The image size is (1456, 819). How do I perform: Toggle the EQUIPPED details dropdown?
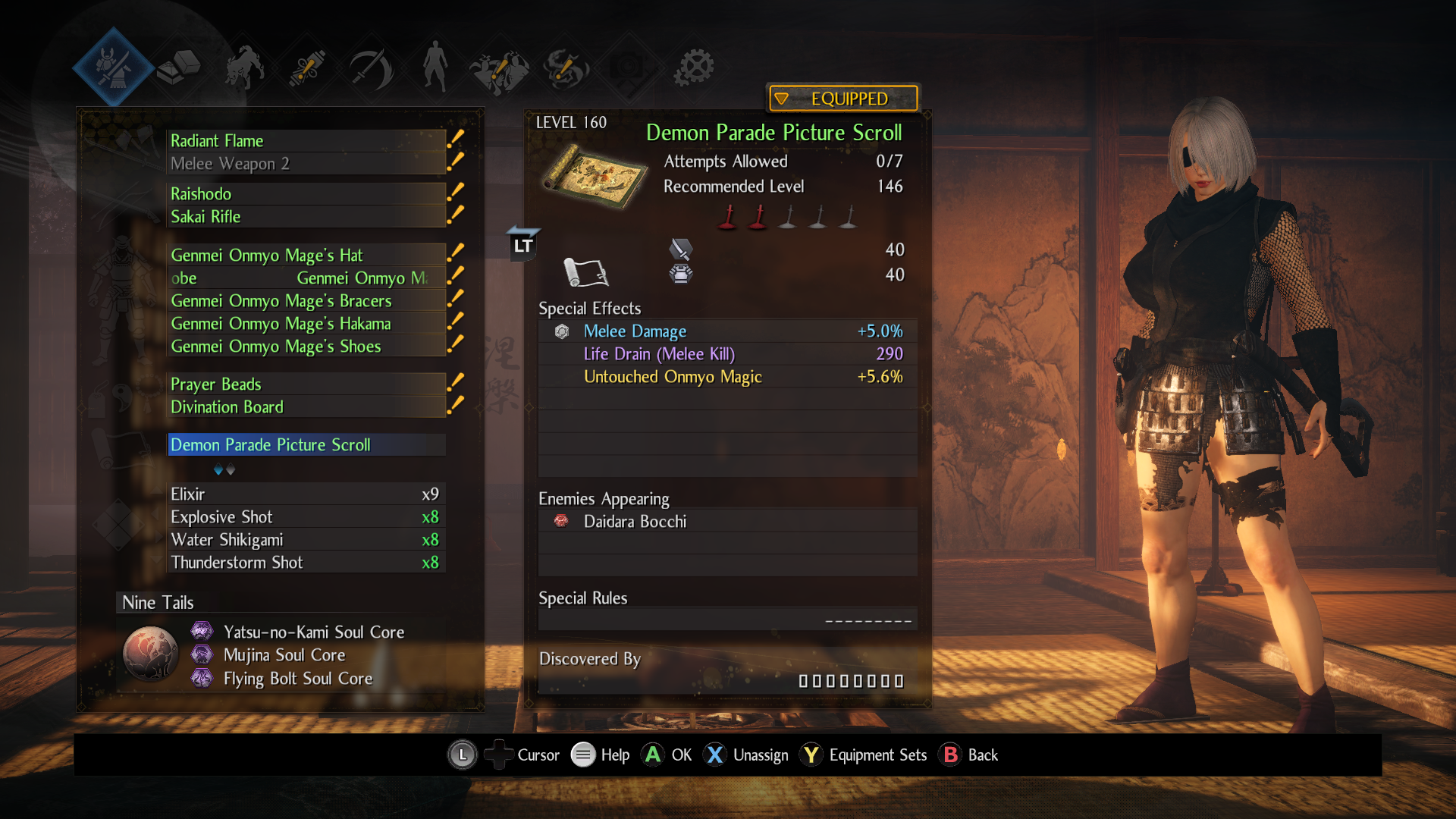(843, 99)
